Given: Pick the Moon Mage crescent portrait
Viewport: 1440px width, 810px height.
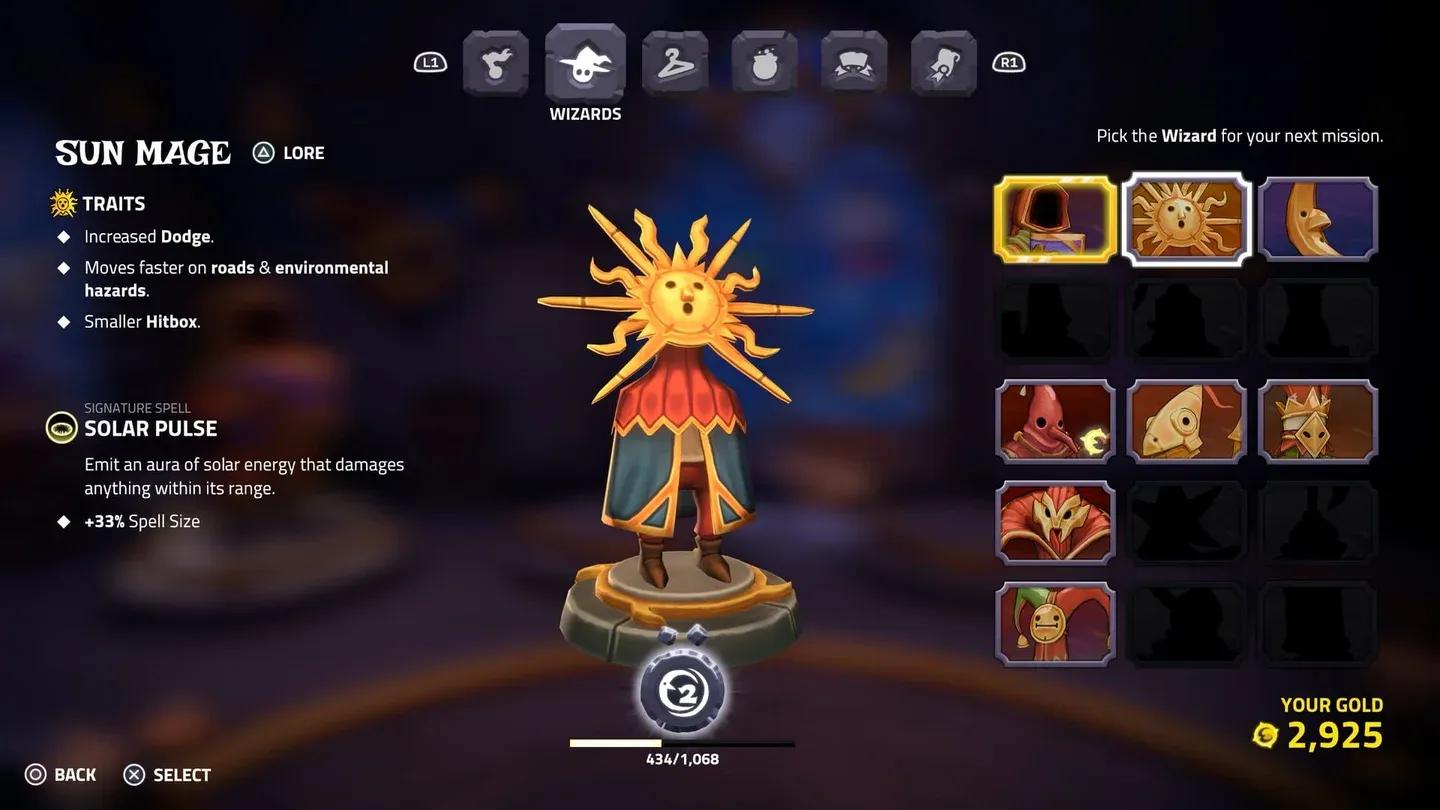Looking at the screenshot, I should click(x=1318, y=218).
